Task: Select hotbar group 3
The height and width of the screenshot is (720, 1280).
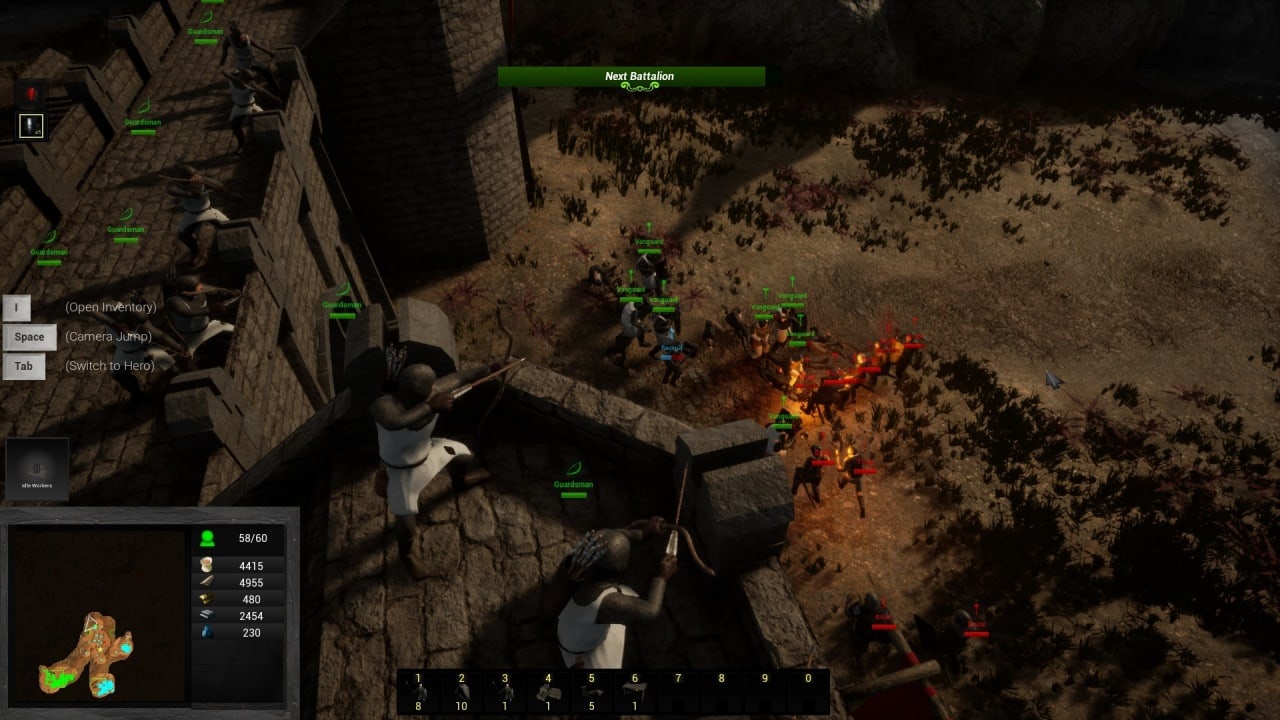Action: pyautogui.click(x=505, y=691)
